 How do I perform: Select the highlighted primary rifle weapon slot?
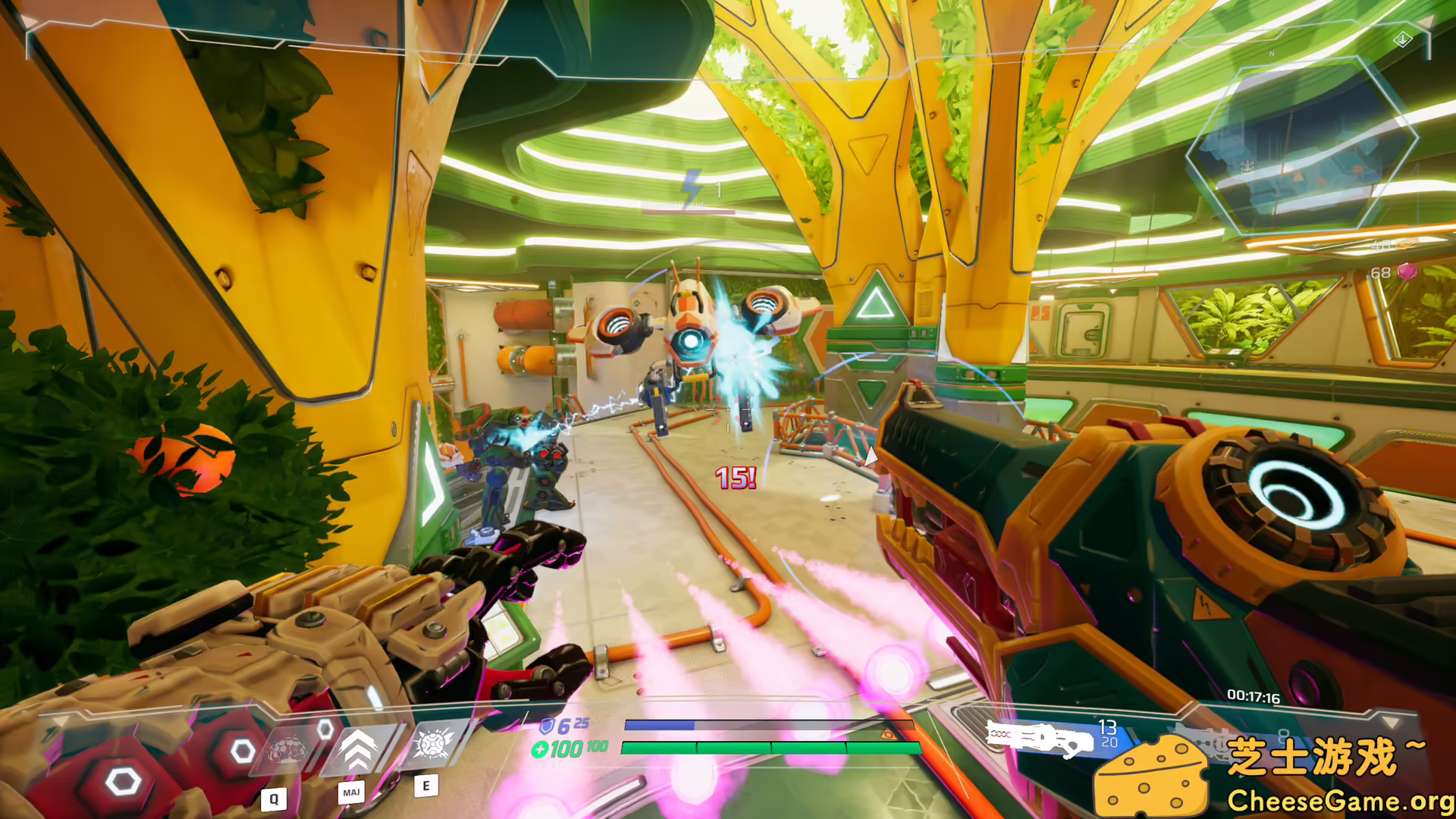[1040, 739]
